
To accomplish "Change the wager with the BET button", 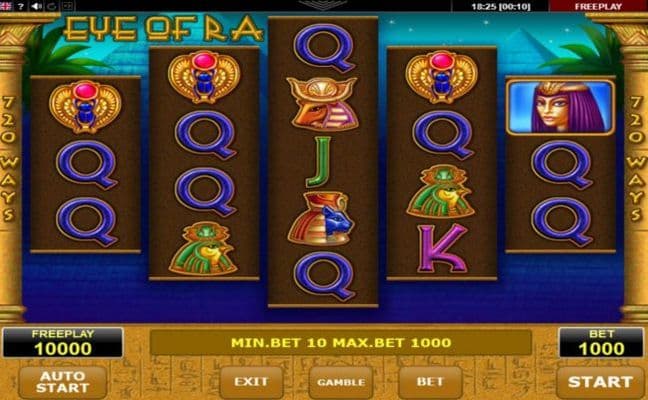I will click(x=430, y=381).
